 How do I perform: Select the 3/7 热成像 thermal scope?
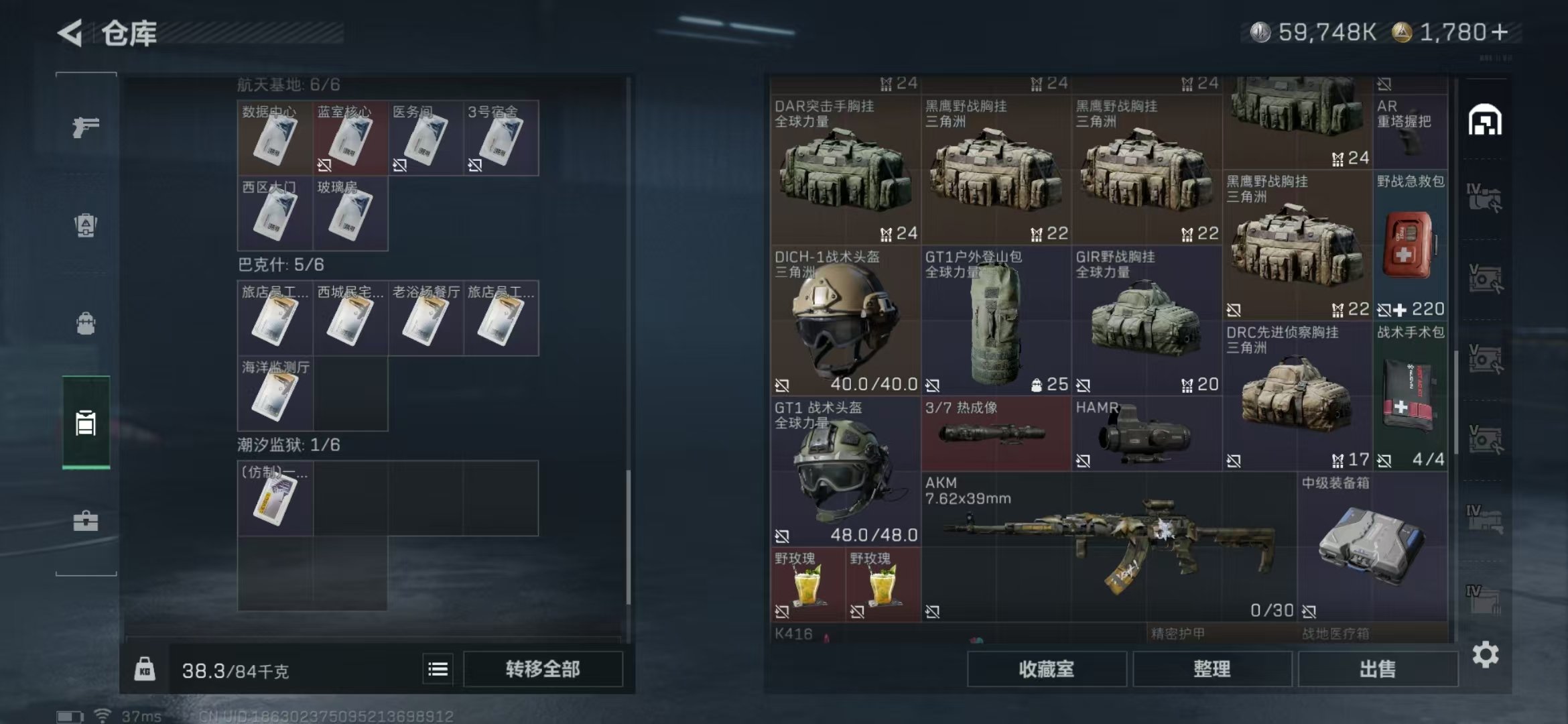(x=995, y=434)
